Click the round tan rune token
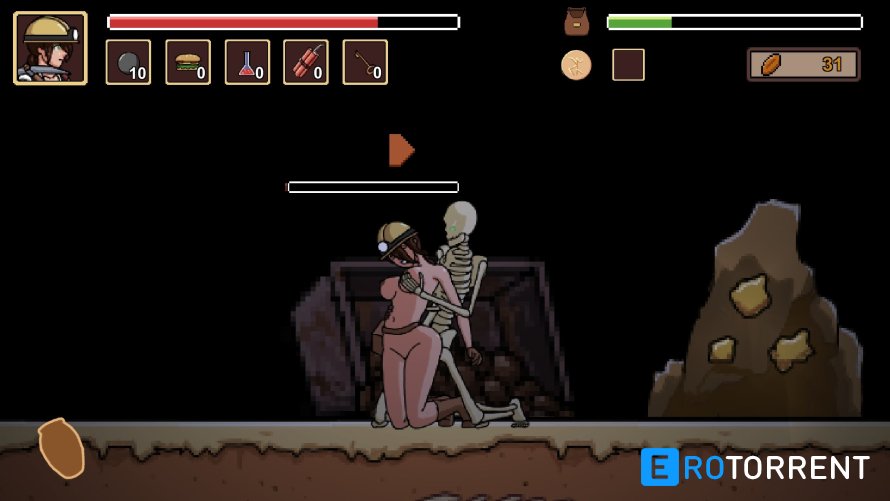Image resolution: width=890 pixels, height=501 pixels. point(576,65)
